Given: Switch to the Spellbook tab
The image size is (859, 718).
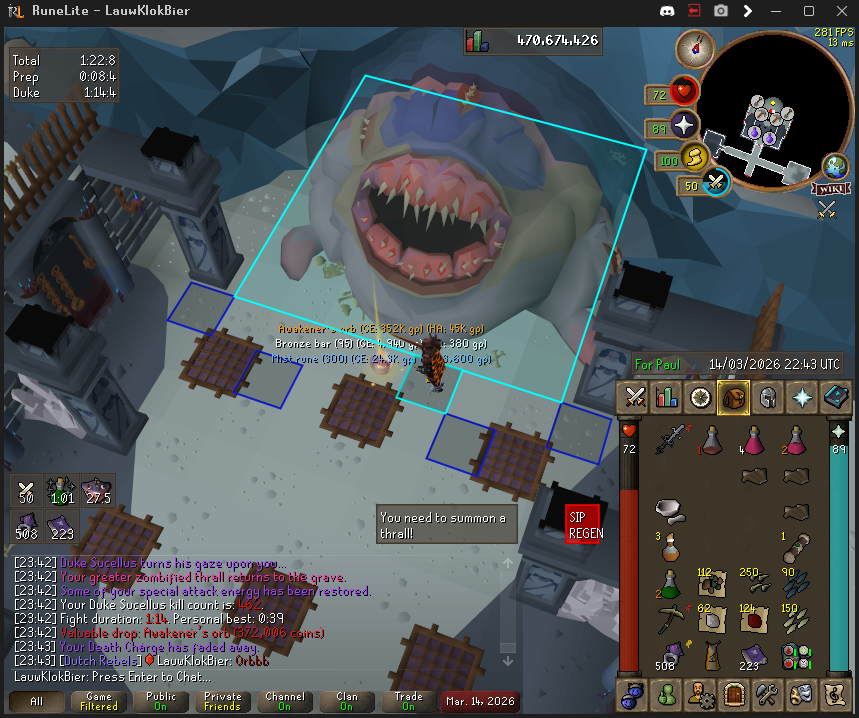Looking at the screenshot, I should tap(834, 397).
